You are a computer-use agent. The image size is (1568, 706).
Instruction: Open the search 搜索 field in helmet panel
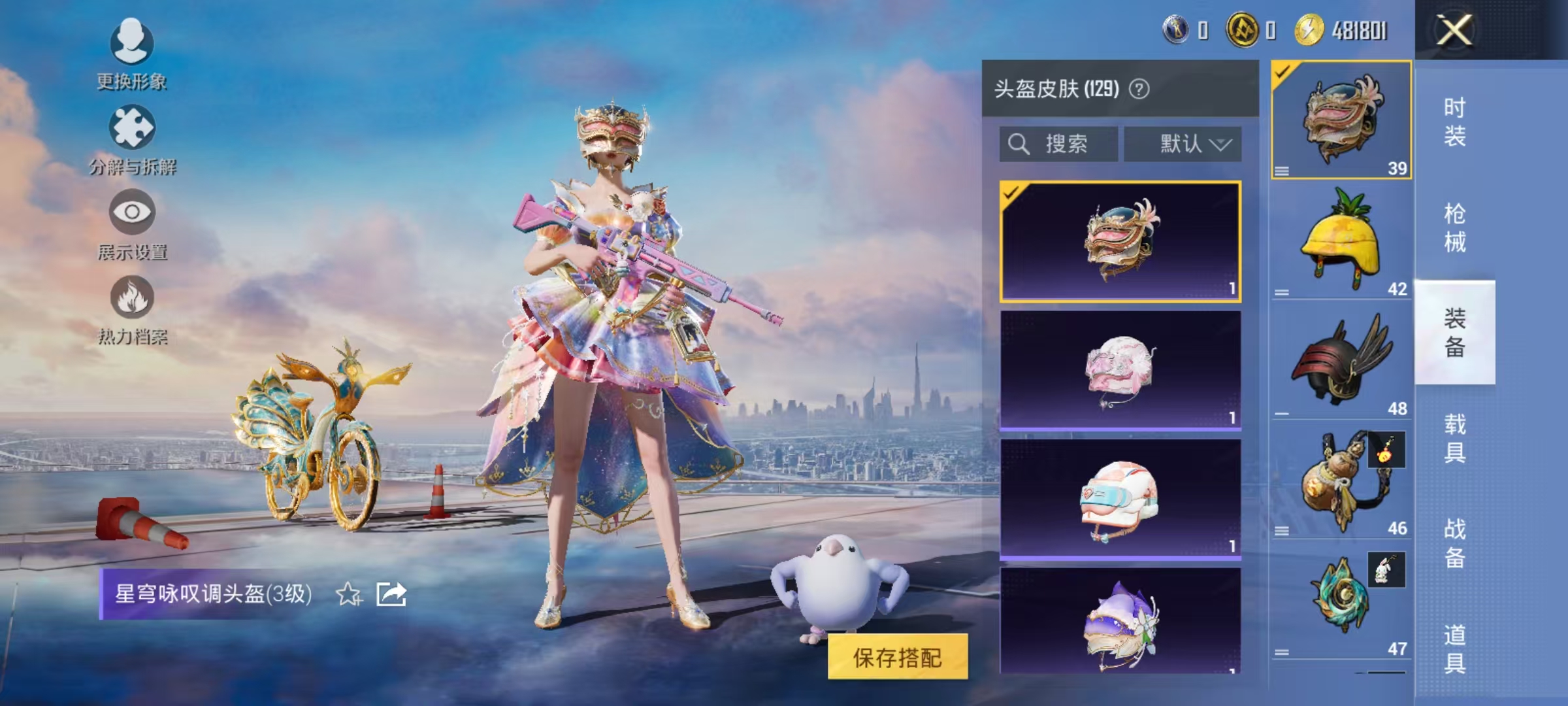[x=1058, y=144]
